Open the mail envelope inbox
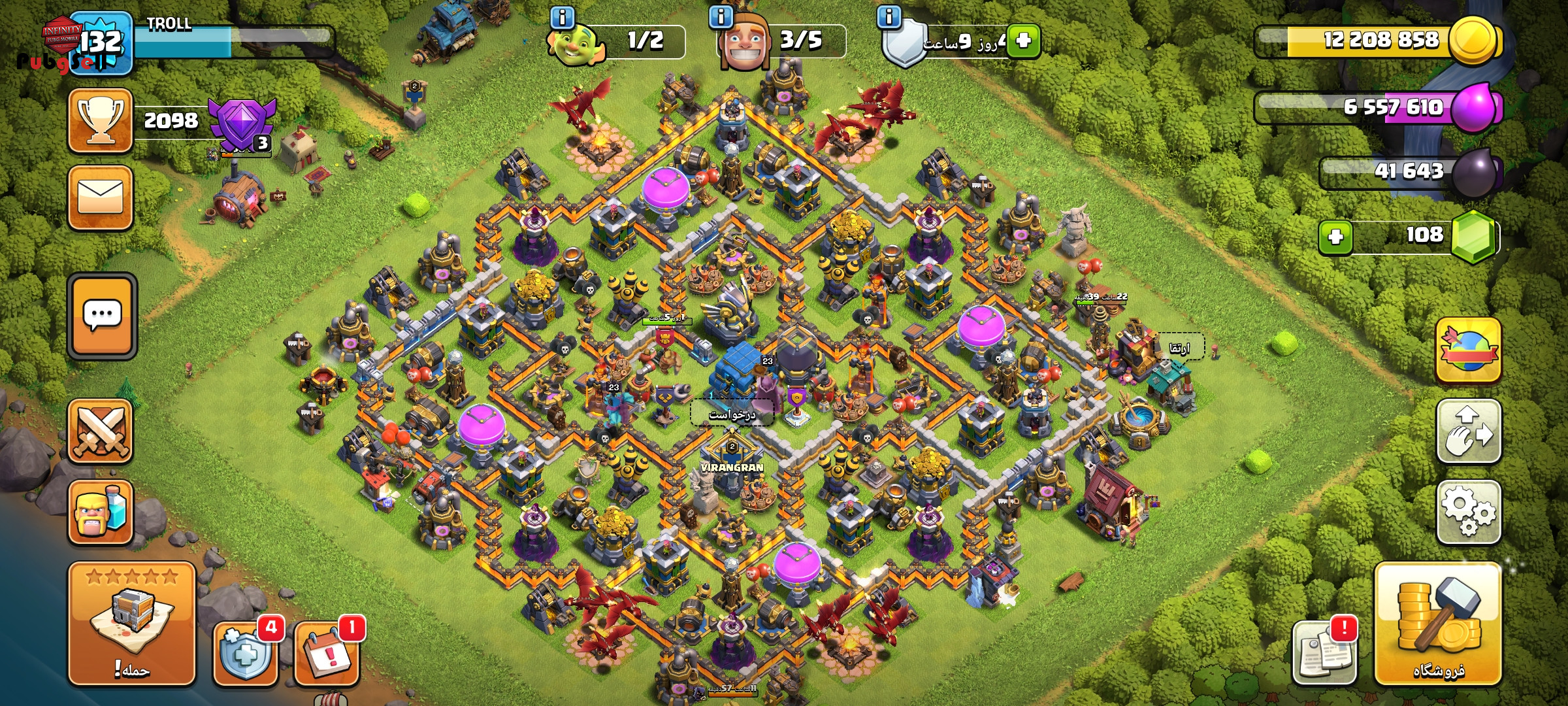The height and width of the screenshot is (706, 1568). [101, 197]
